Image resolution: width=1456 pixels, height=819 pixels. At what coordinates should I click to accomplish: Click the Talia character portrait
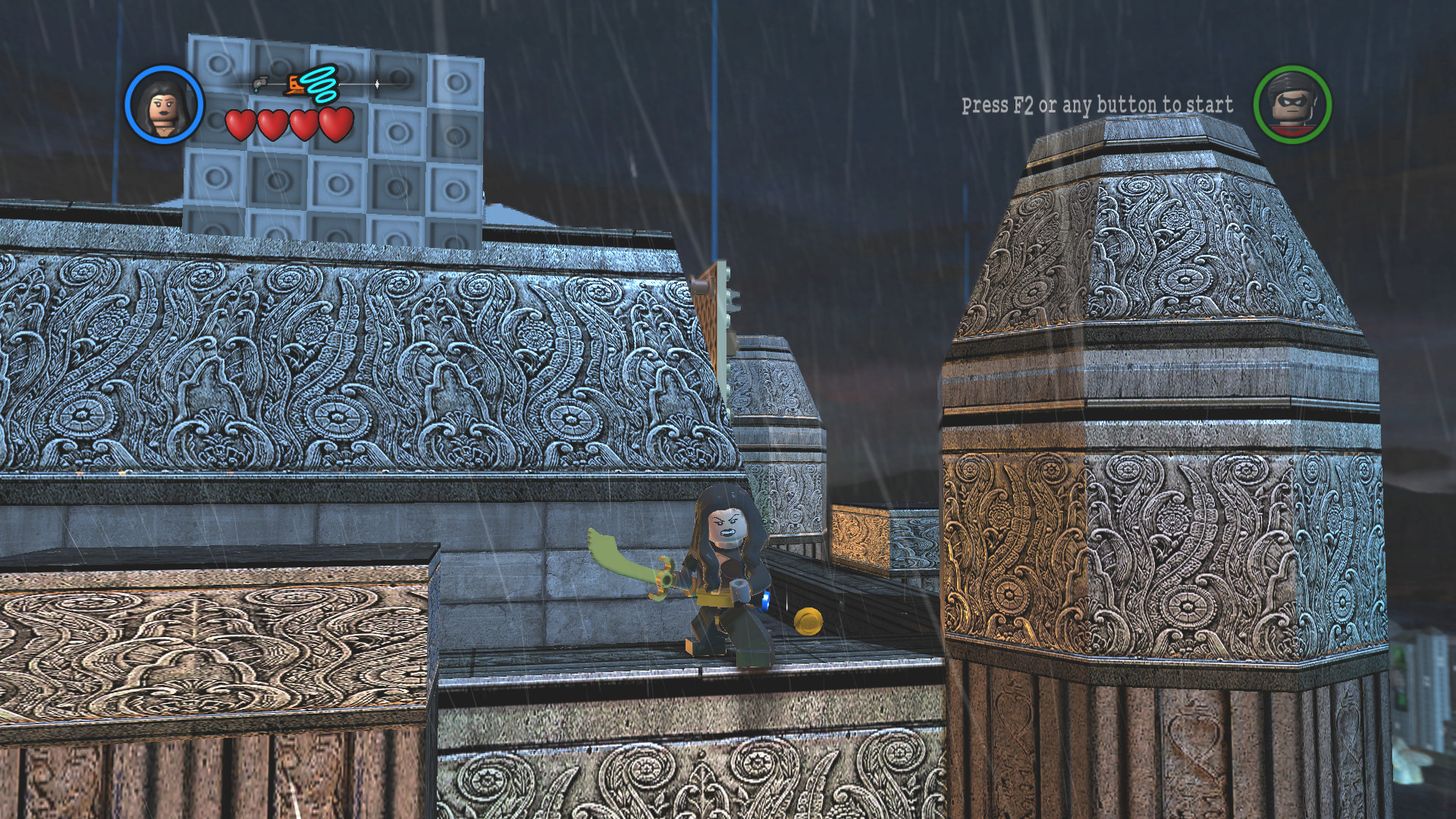coord(163,102)
